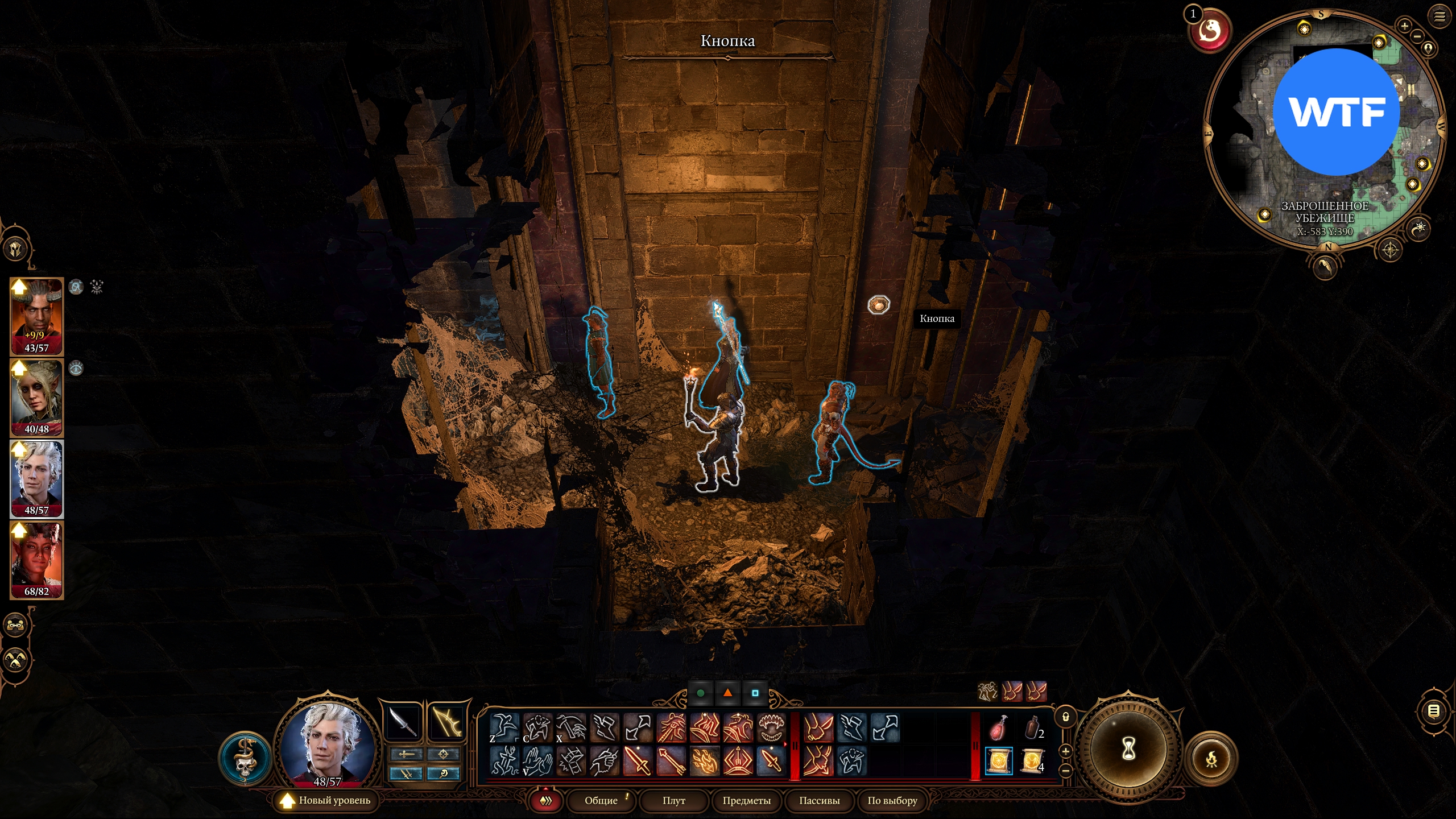Switch to the По выбору tab
Screen dimensions: 1456x819
pyautogui.click(x=892, y=800)
